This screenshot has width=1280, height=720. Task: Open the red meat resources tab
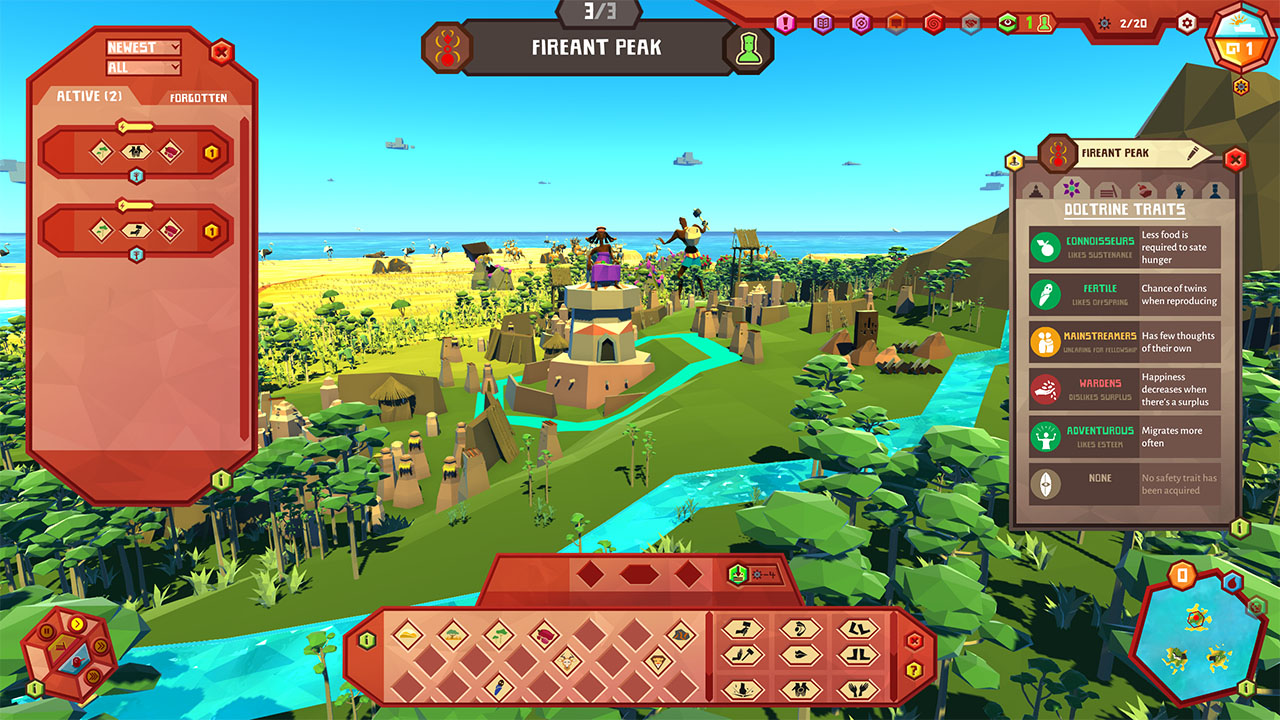coord(1142,189)
